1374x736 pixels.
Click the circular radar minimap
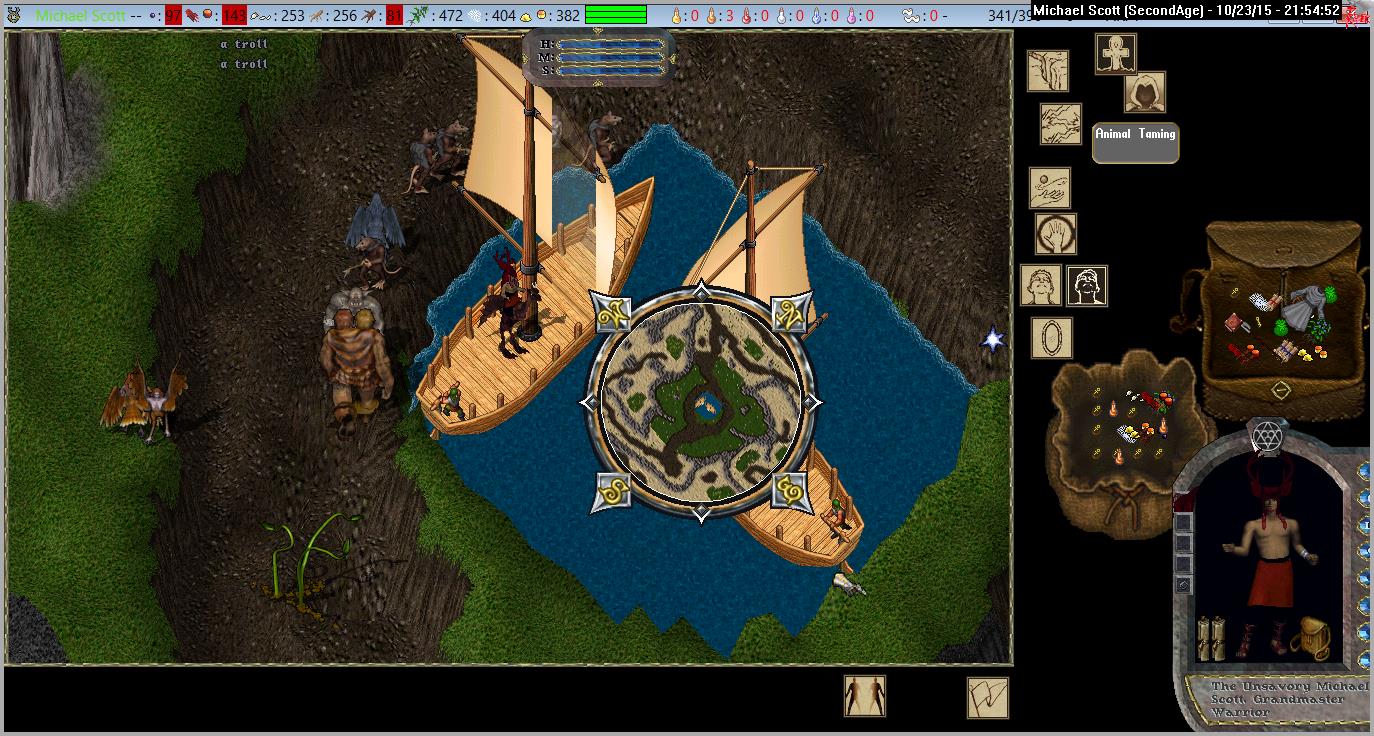[x=701, y=403]
